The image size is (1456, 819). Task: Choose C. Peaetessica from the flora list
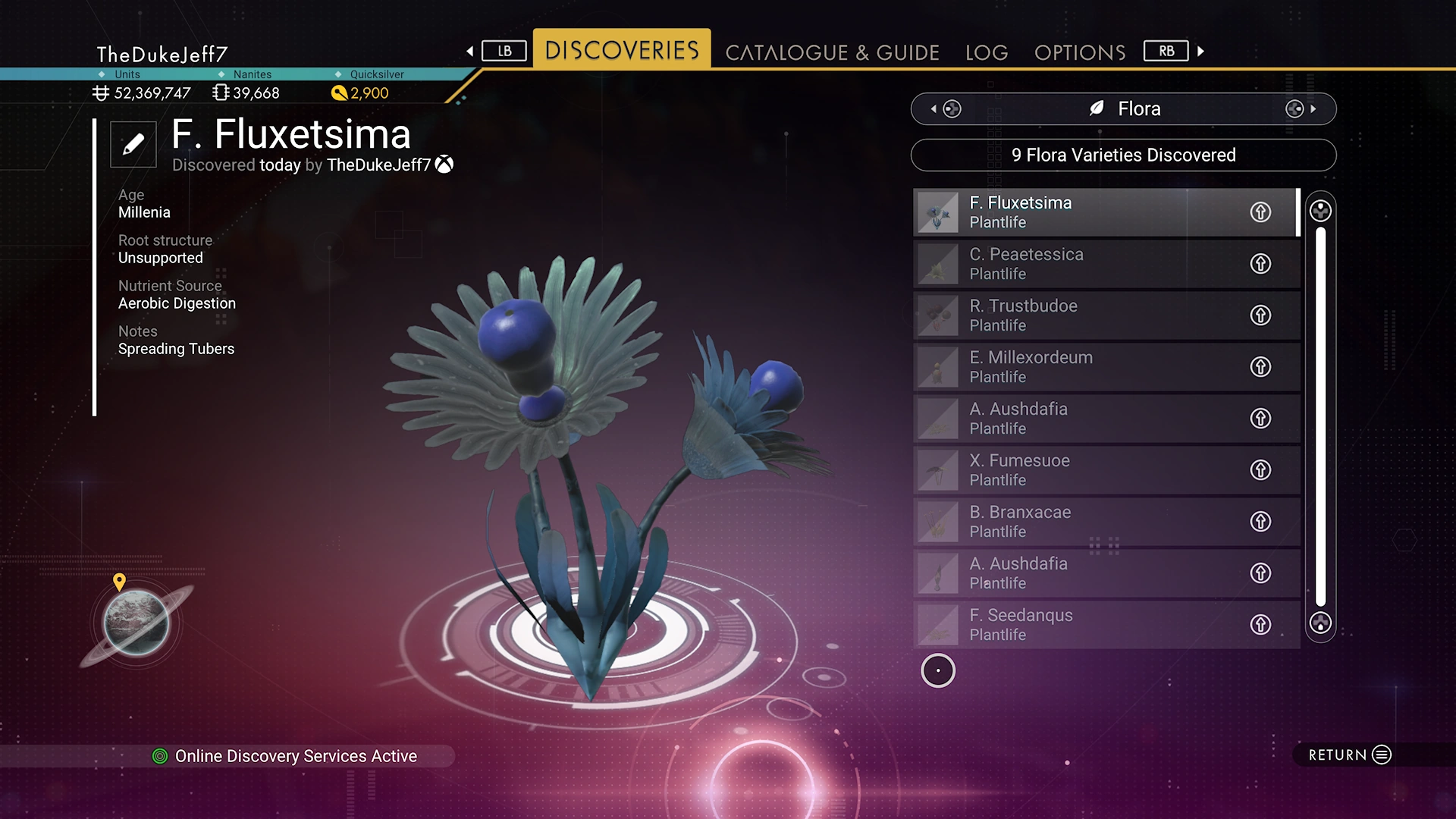1077,264
